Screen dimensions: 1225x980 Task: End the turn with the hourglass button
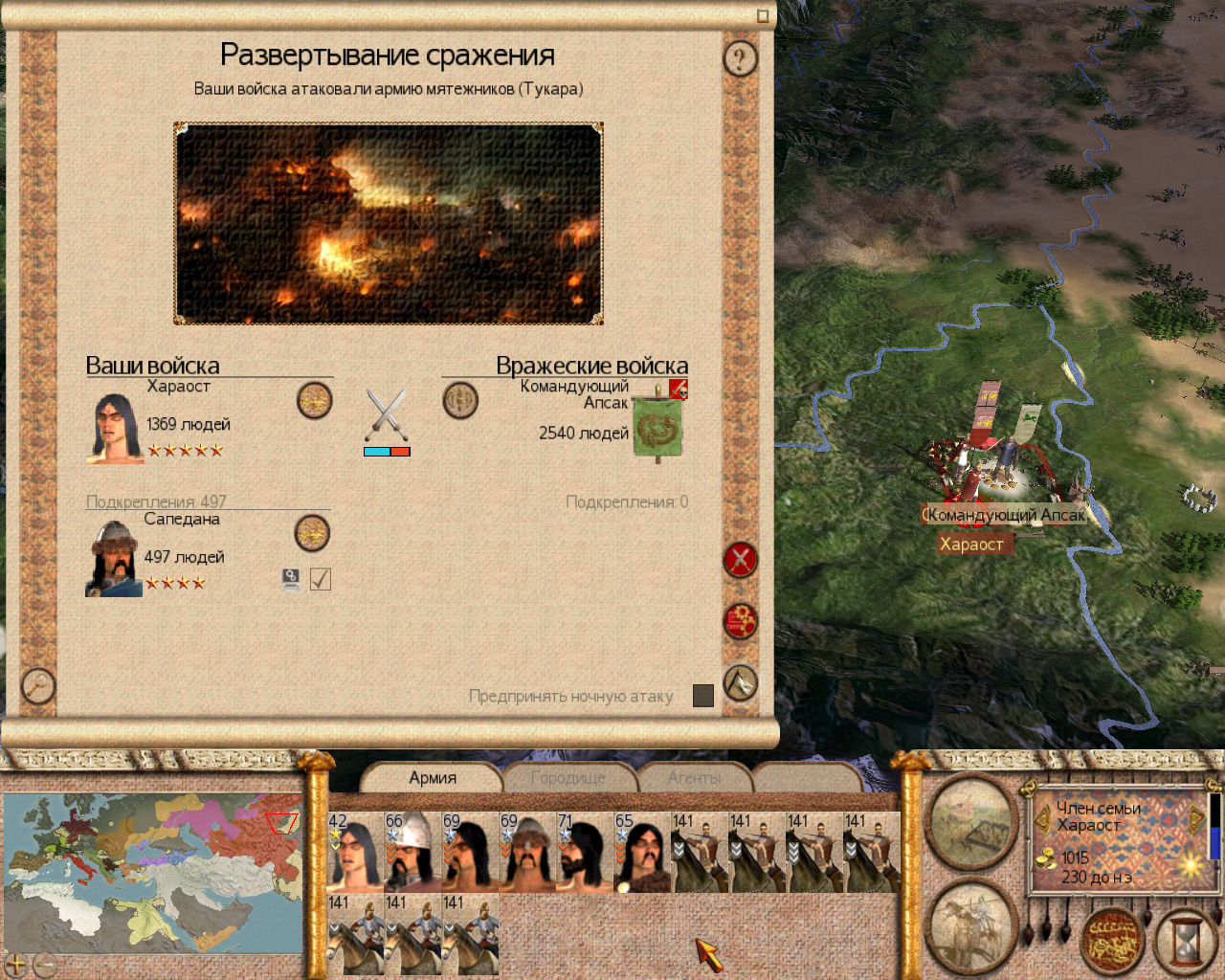point(1185,942)
